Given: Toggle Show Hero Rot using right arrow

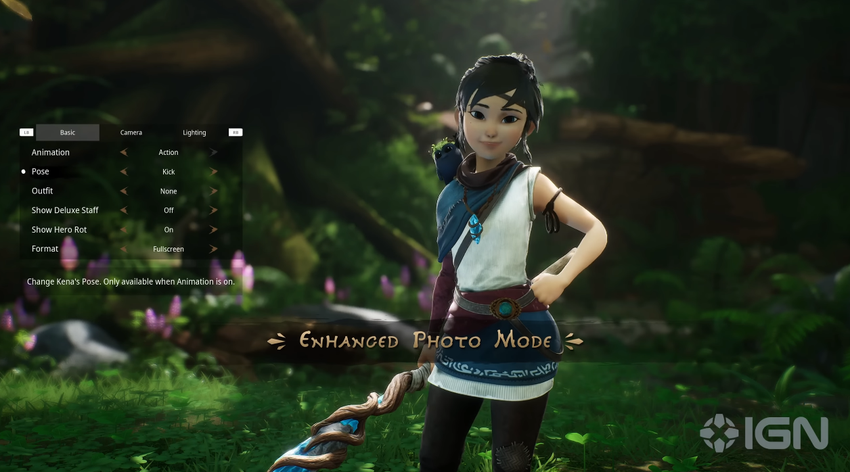Looking at the screenshot, I should point(214,230).
